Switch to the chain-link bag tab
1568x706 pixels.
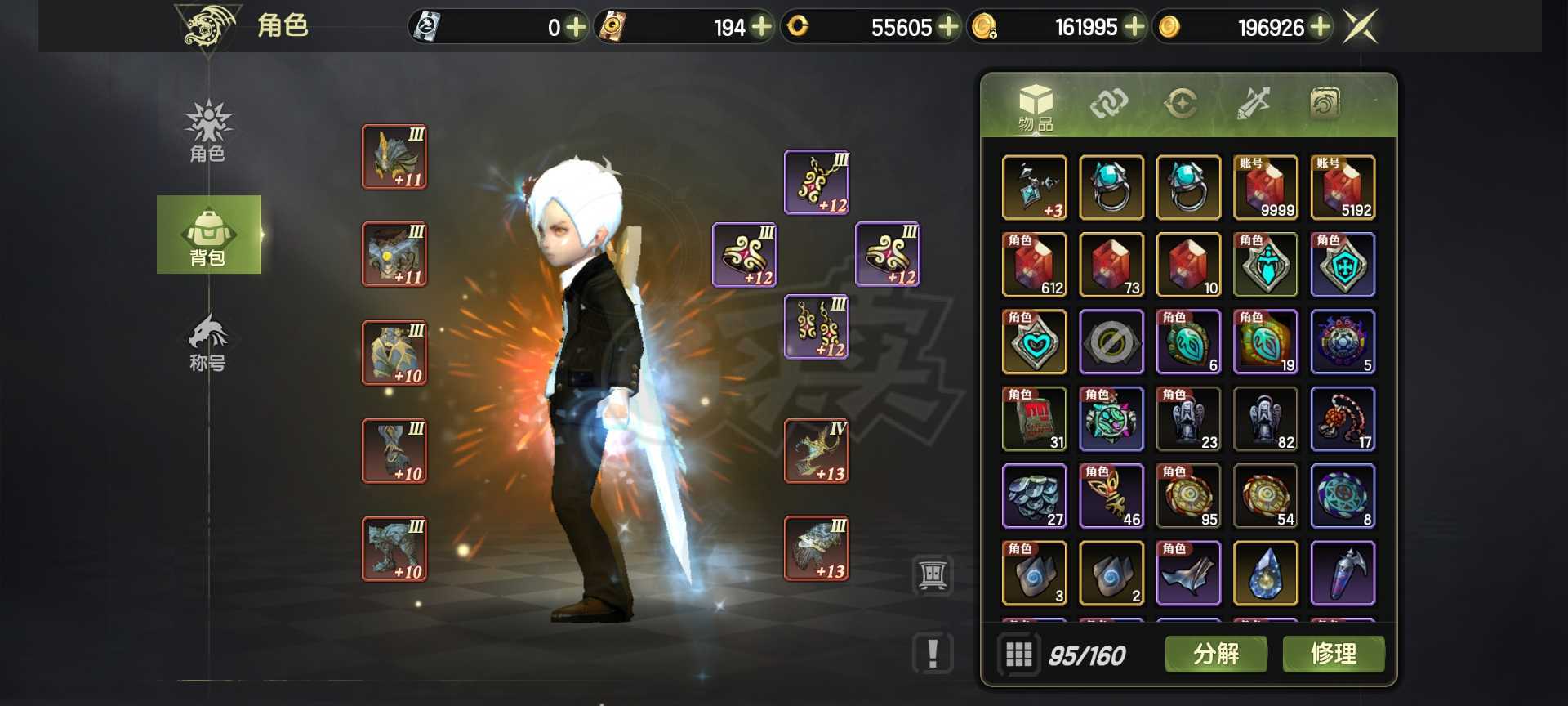coord(1108,104)
